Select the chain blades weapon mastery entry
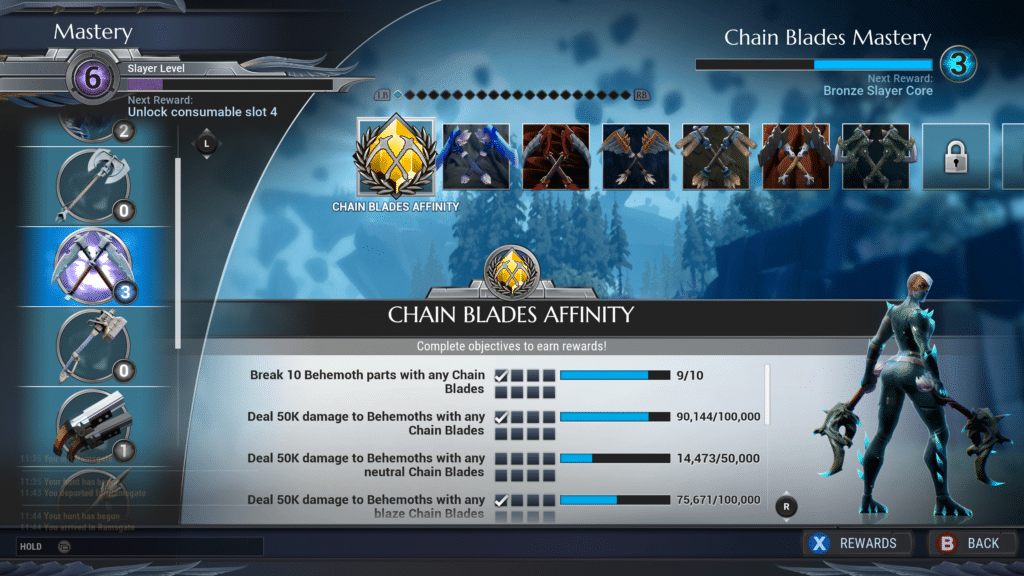The image size is (1024, 576). tap(92, 265)
